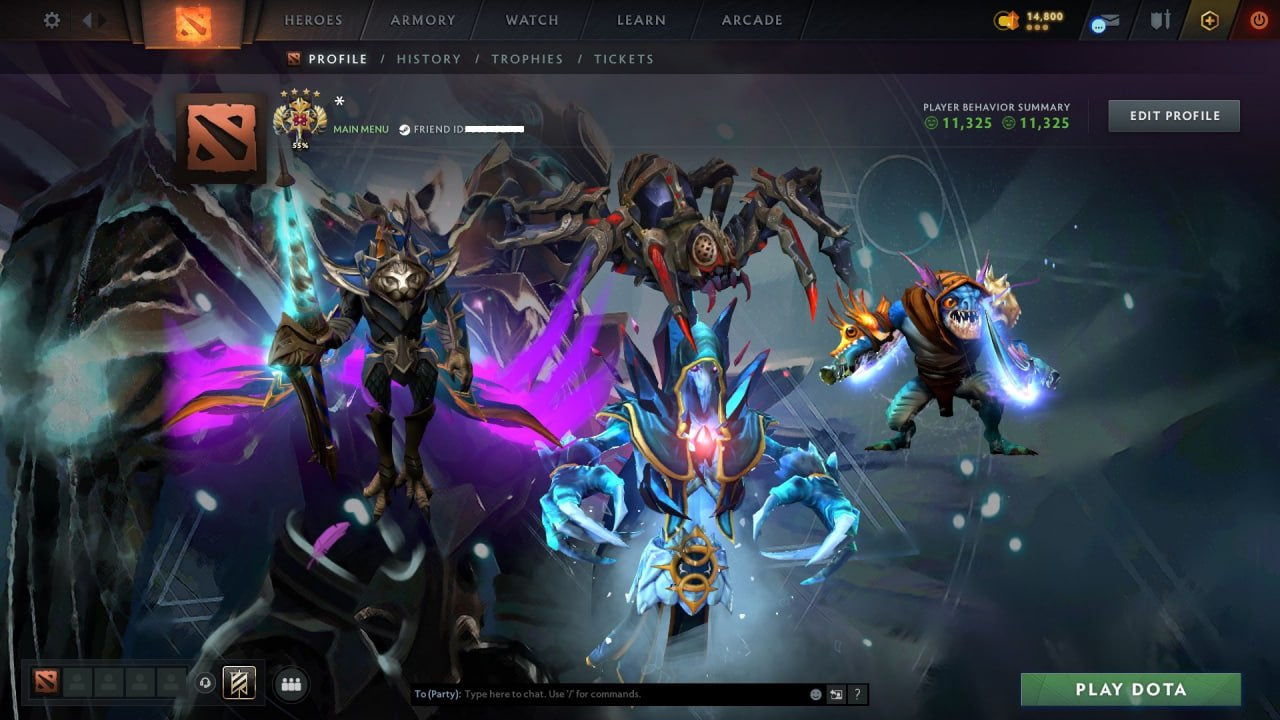Viewport: 1280px width, 720px height.
Task: Open the emoticon picker in chat
Action: [815, 693]
